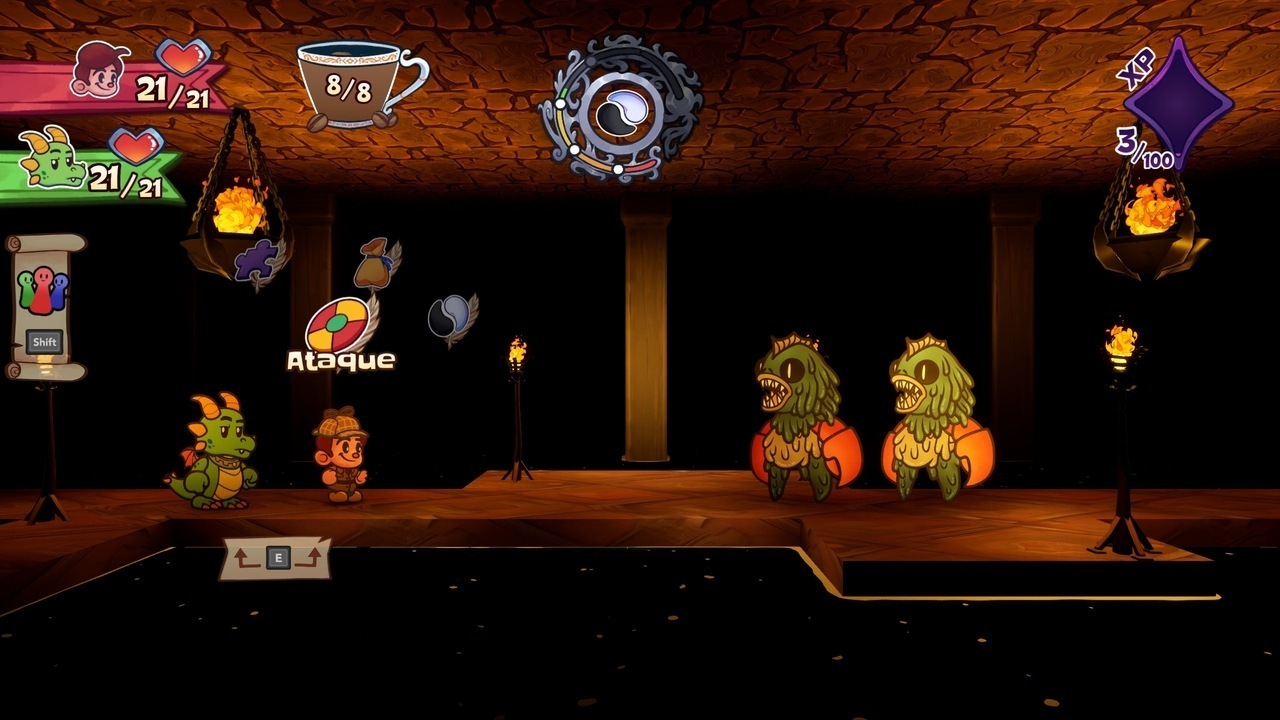
Task: Choose the purple puzzle piece command
Action: pos(257,261)
